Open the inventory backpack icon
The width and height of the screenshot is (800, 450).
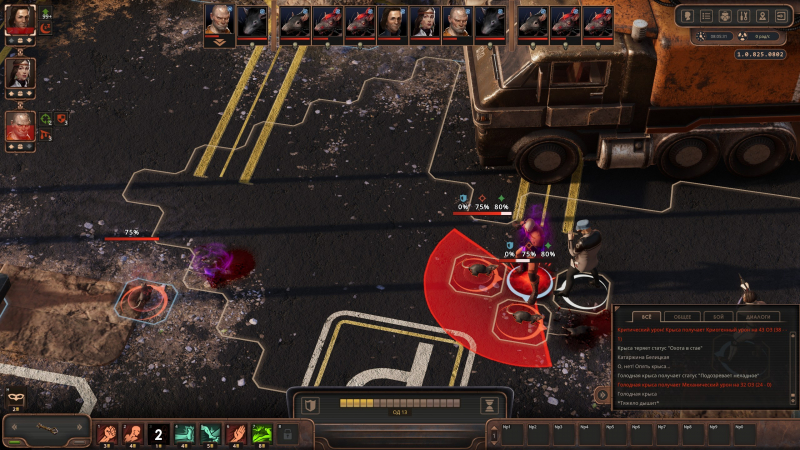click(725, 15)
